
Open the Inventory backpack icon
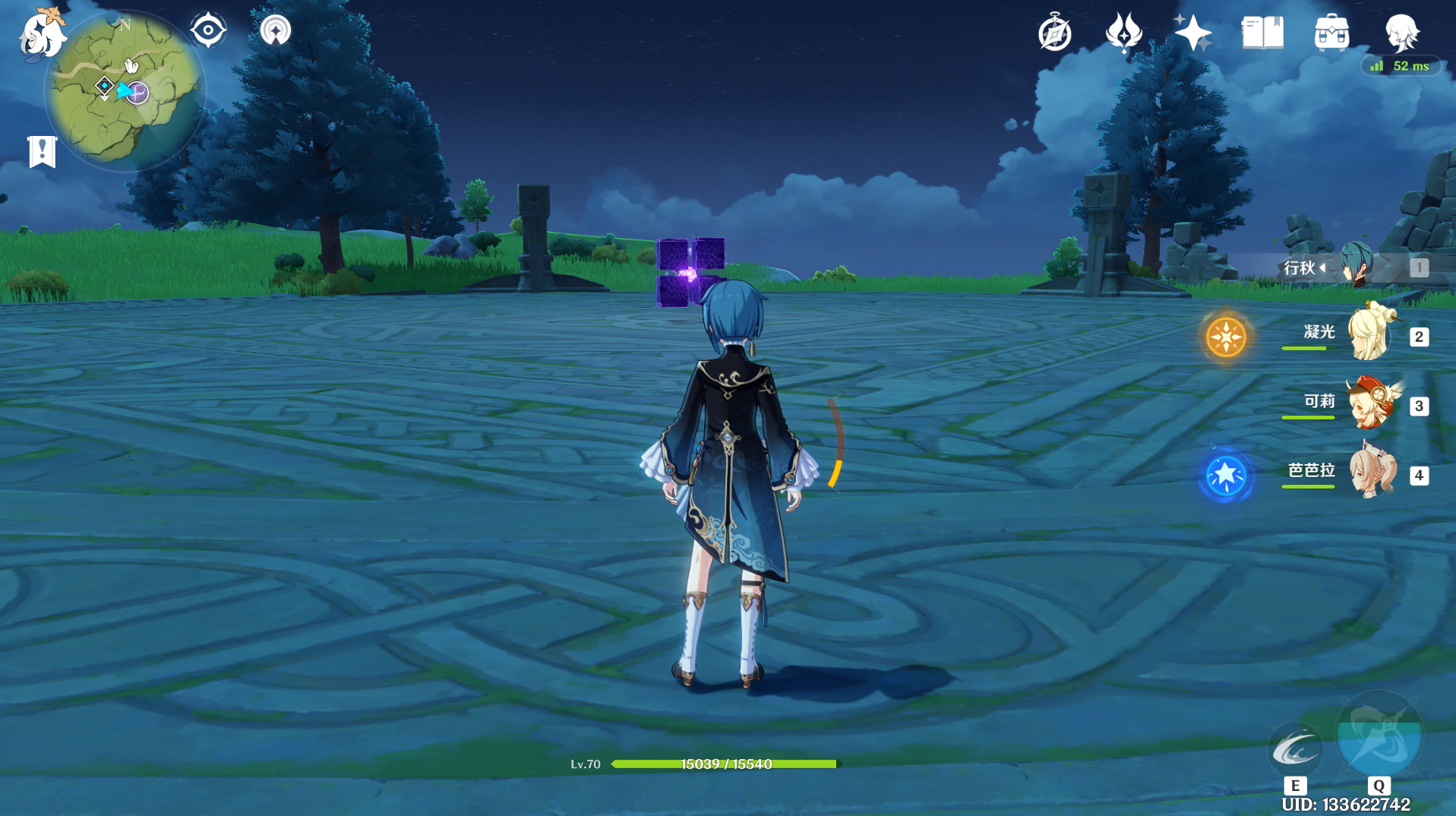click(x=1331, y=33)
